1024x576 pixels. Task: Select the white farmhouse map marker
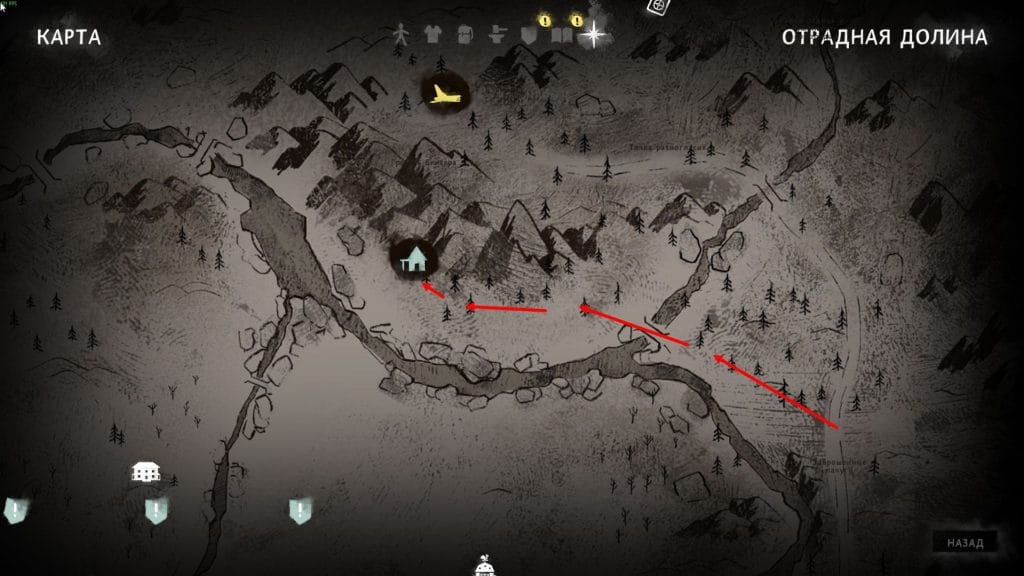click(147, 470)
